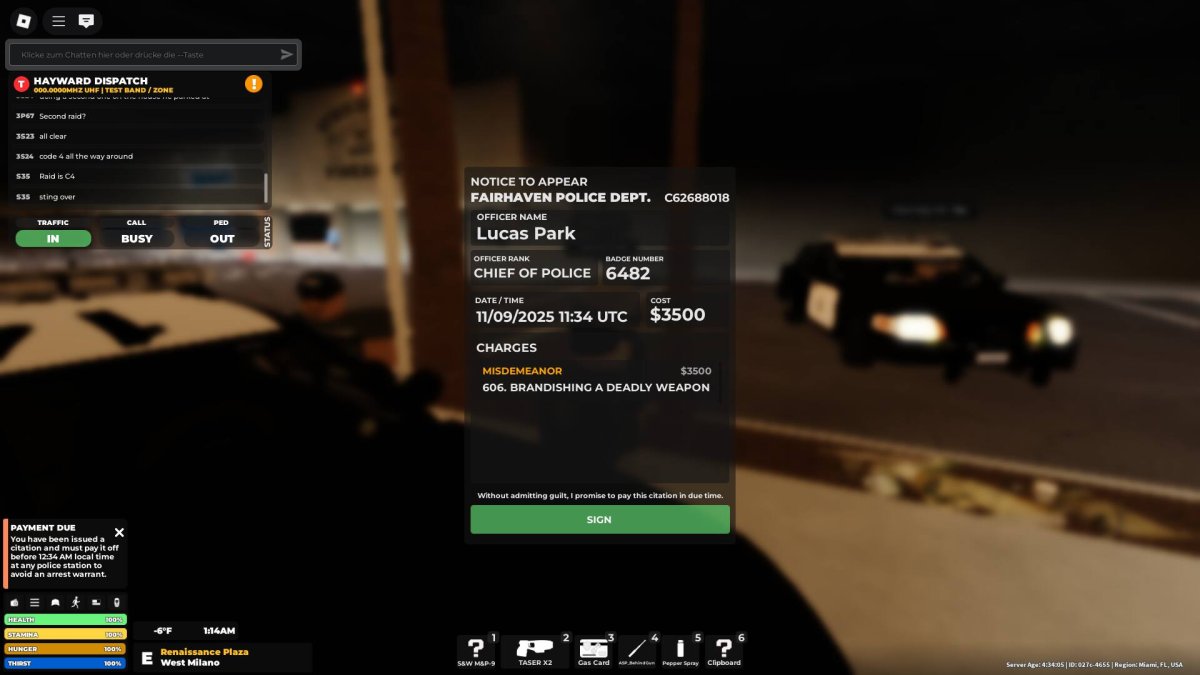This screenshot has width=1200, height=675.
Task: Open the Roblox hamburger menu
Action: tap(59, 20)
